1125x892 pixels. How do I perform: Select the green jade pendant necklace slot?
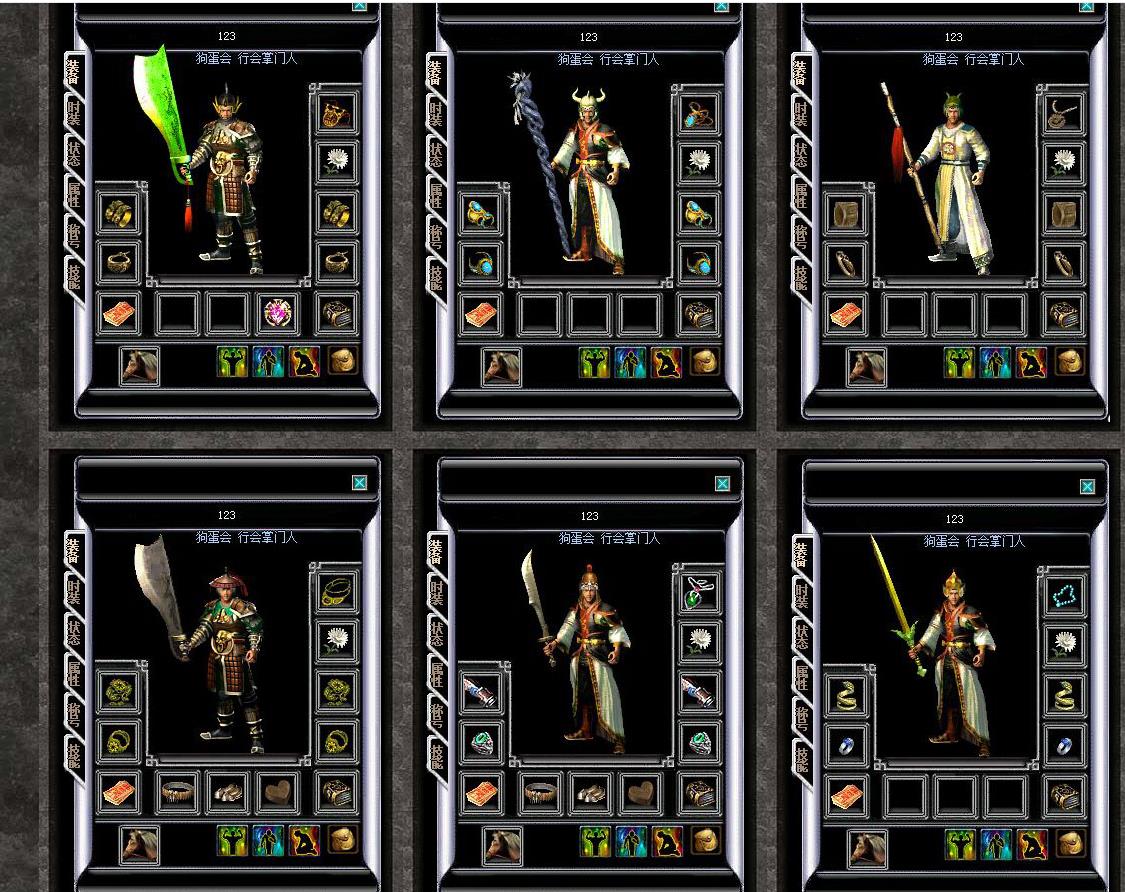pyautogui.click(x=699, y=593)
